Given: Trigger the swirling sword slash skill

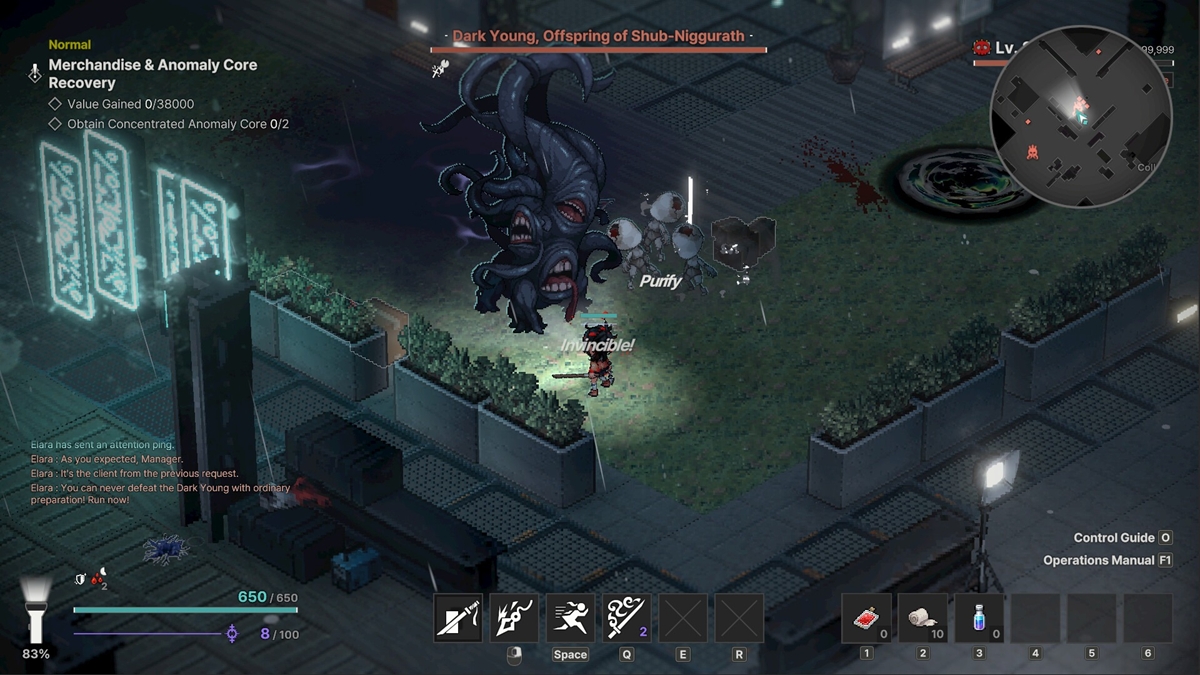Looking at the screenshot, I should 626,618.
